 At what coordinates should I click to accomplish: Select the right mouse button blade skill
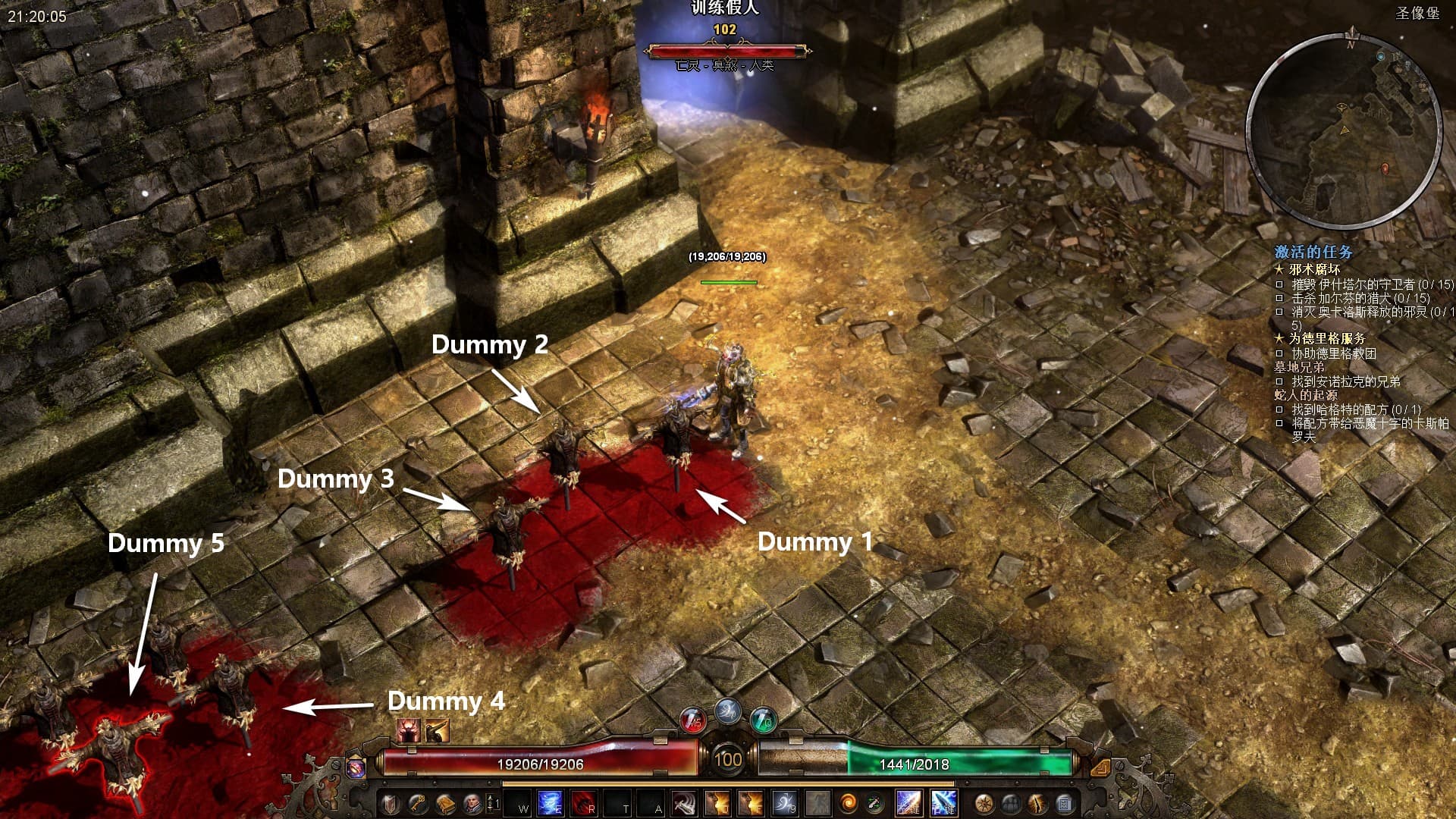coord(943,803)
